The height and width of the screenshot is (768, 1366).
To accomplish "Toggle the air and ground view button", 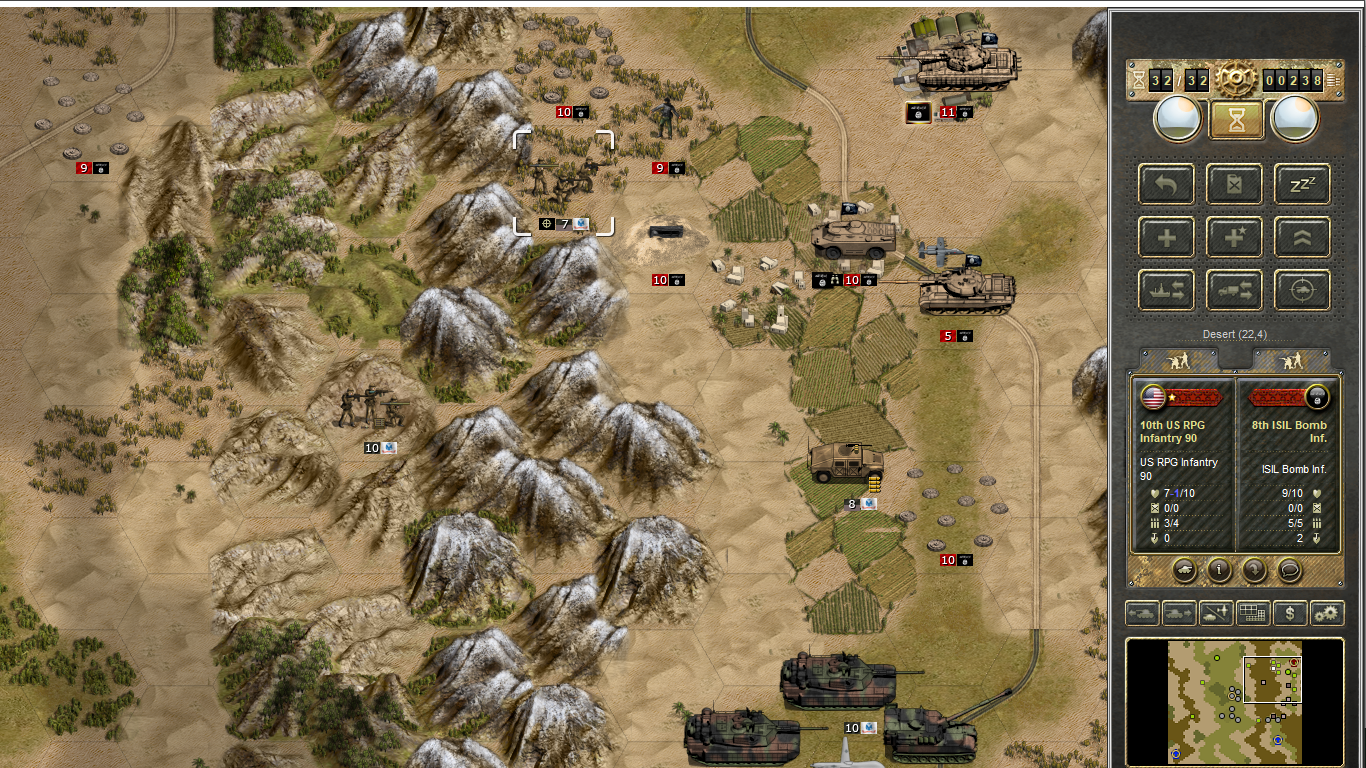I will coord(1216,613).
